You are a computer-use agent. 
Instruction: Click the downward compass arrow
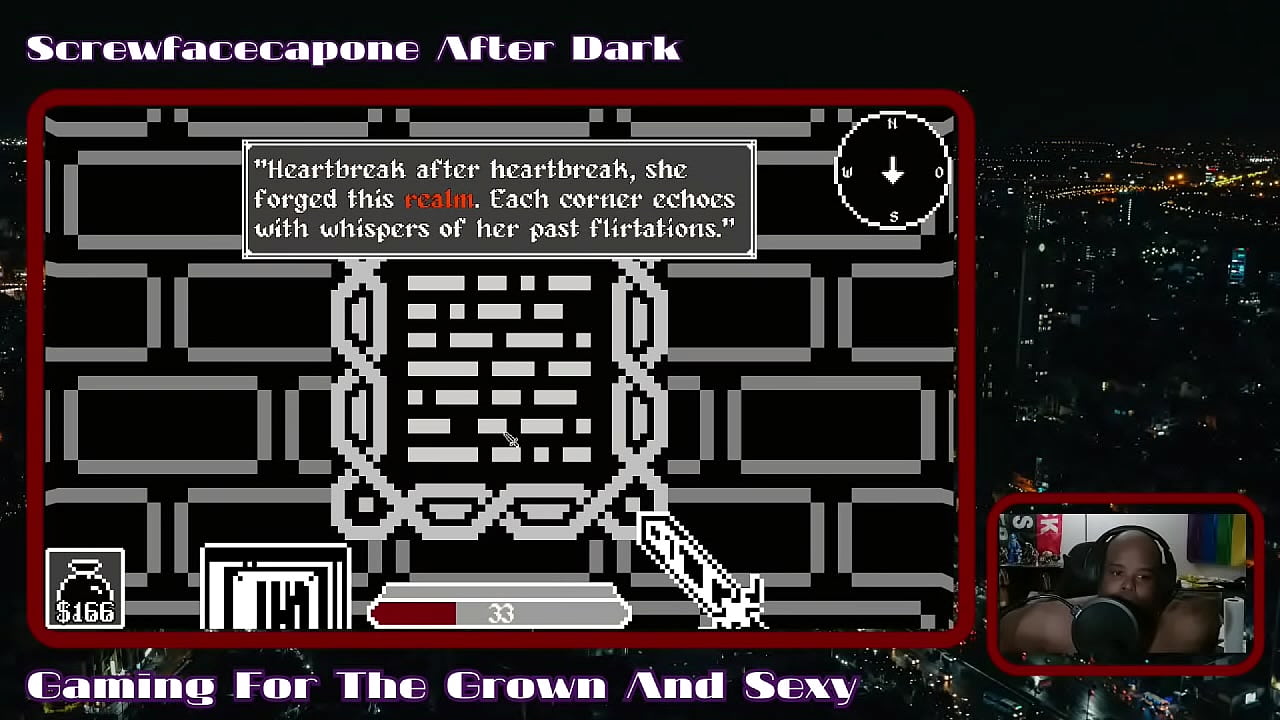(x=893, y=170)
